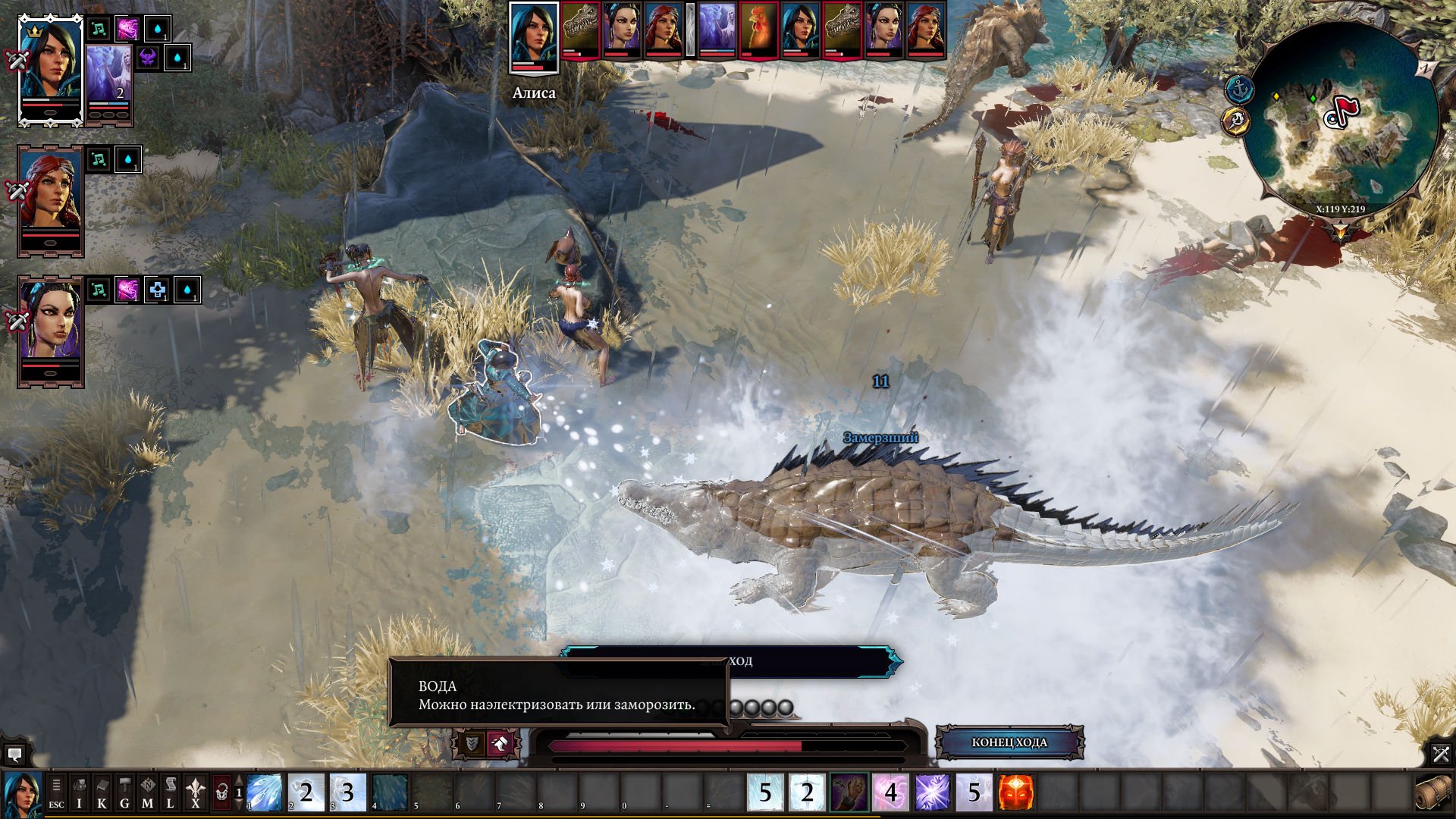Activate the rain skill in slot 4
This screenshot has height=819, width=1456.
coord(390,792)
